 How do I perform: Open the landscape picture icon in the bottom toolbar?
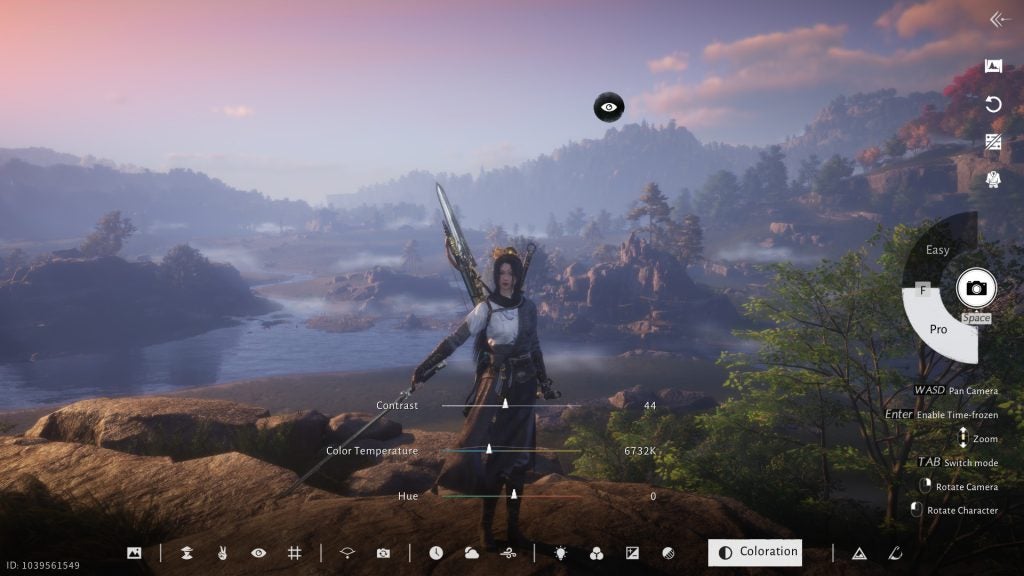click(x=134, y=552)
